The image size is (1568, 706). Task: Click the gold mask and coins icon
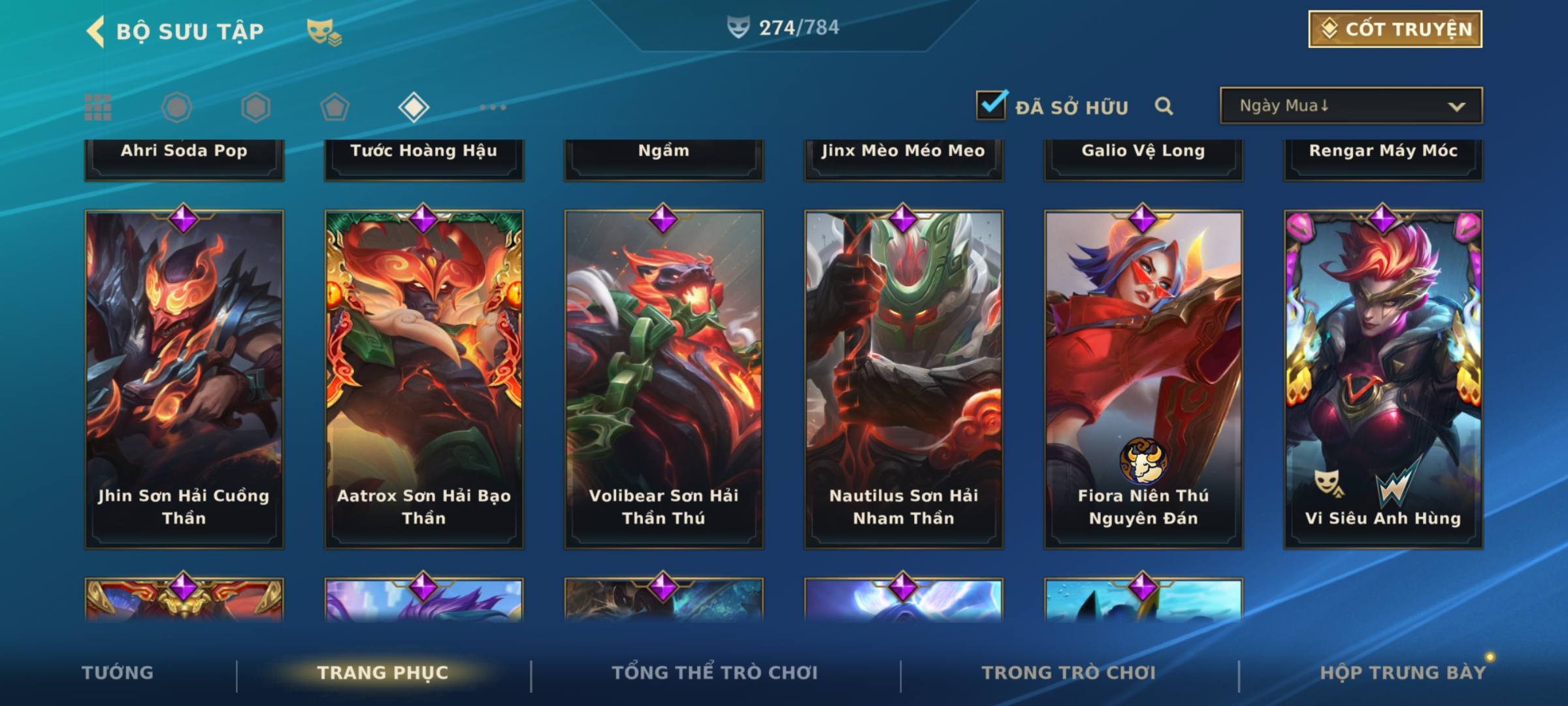click(324, 32)
